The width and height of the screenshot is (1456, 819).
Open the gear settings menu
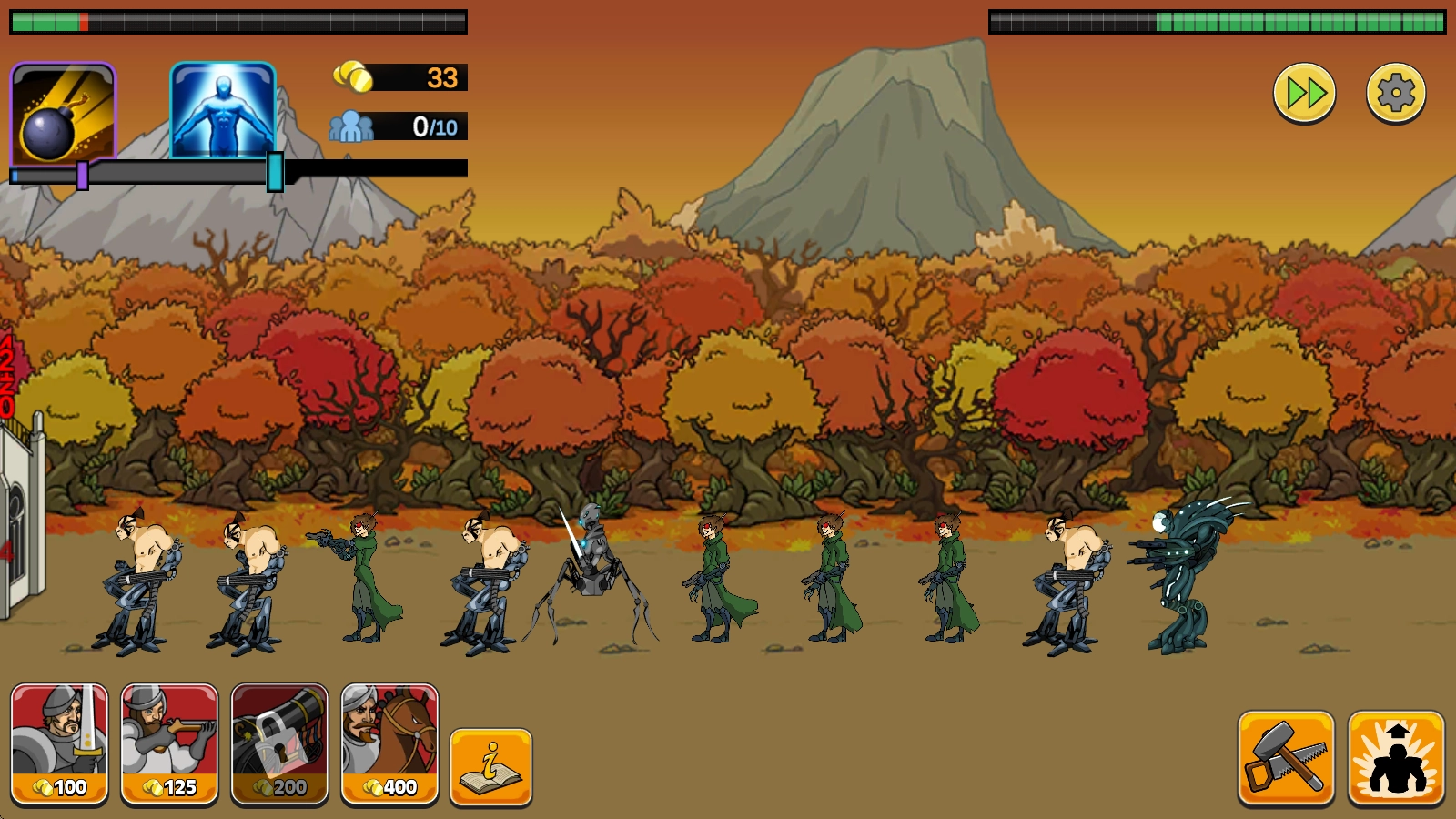(1395, 93)
